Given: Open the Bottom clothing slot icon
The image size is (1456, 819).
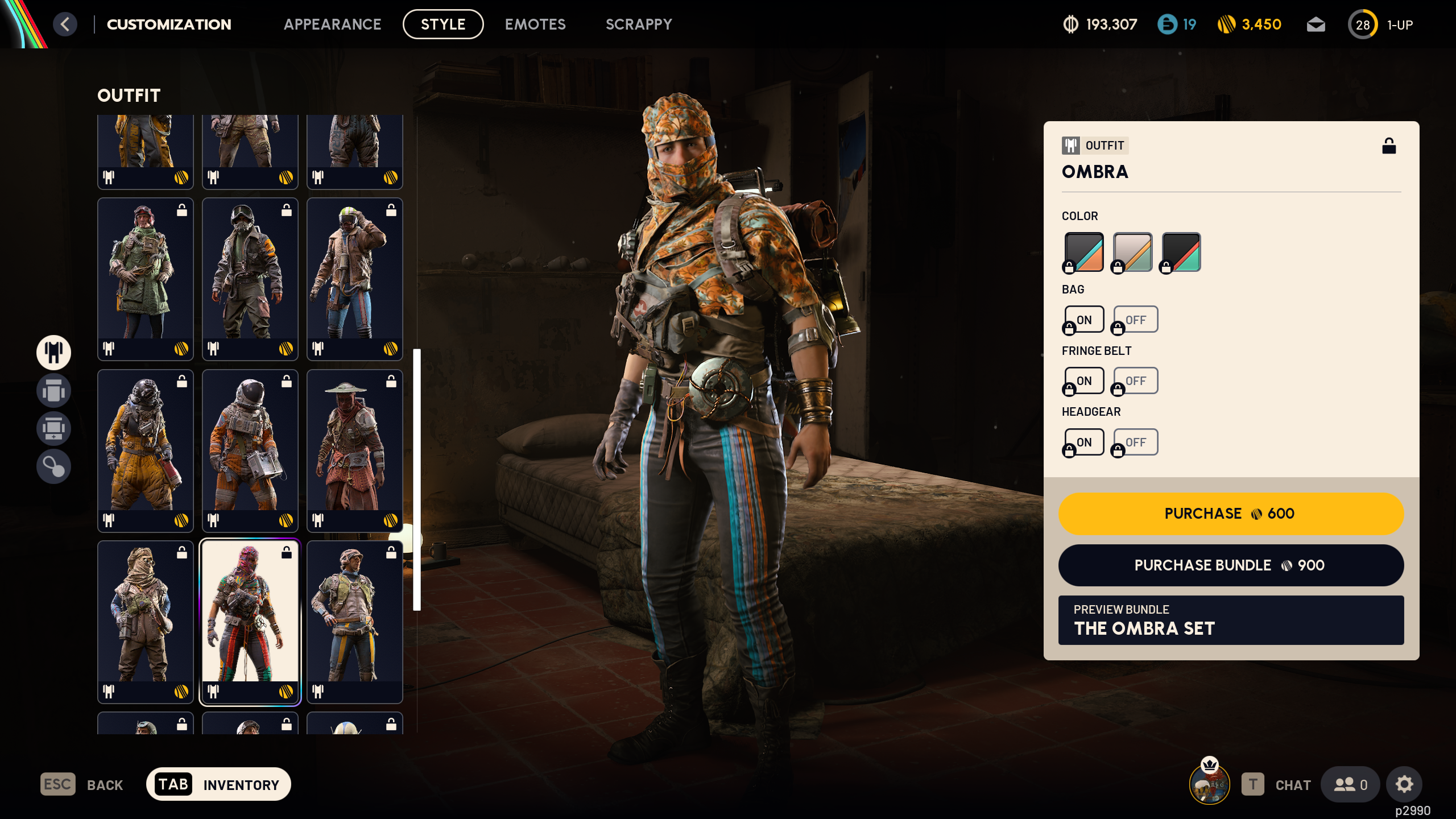Looking at the screenshot, I should (53, 427).
